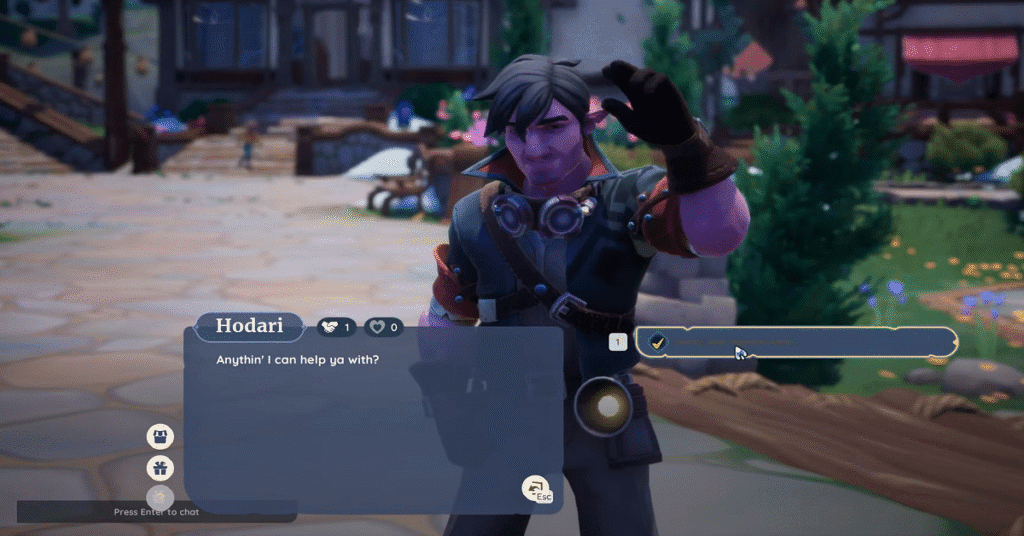1024x536 pixels.
Task: Exit the conversation with the leave button
Action: point(536,488)
